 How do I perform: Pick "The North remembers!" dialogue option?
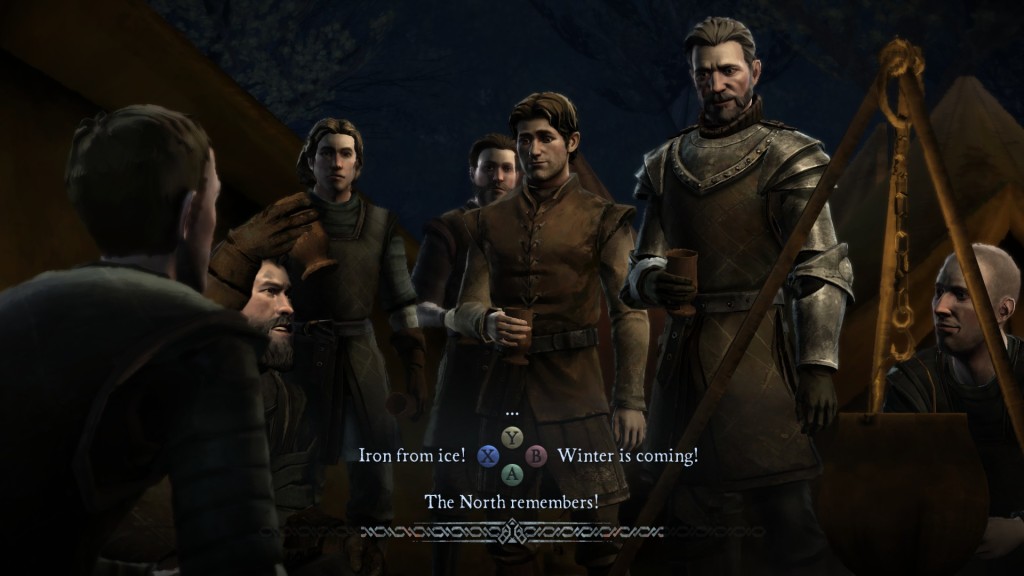click(512, 502)
